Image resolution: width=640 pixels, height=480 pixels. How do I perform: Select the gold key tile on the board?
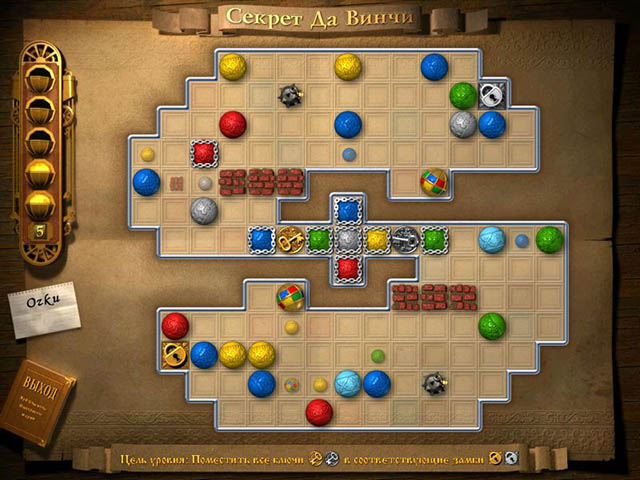(x=290, y=240)
